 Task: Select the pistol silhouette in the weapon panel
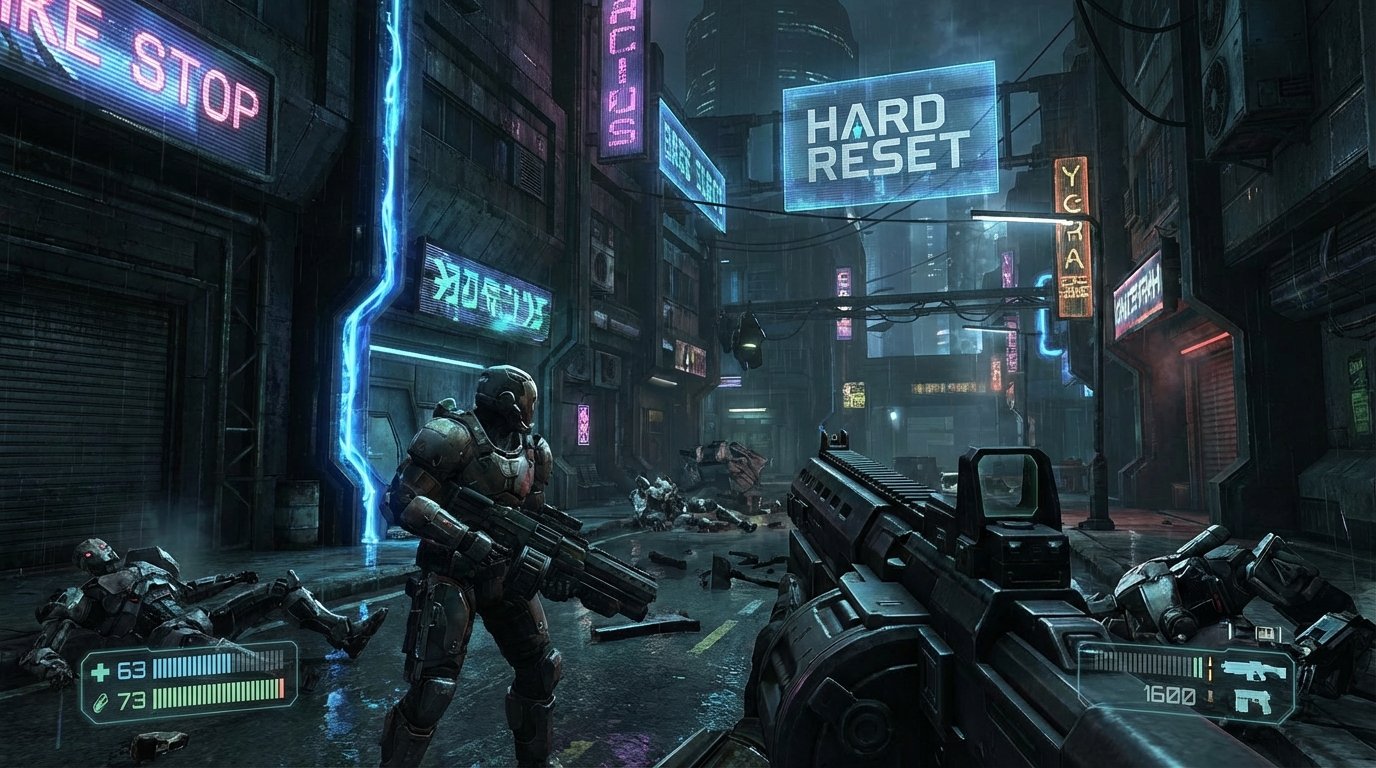pyautogui.click(x=1252, y=701)
